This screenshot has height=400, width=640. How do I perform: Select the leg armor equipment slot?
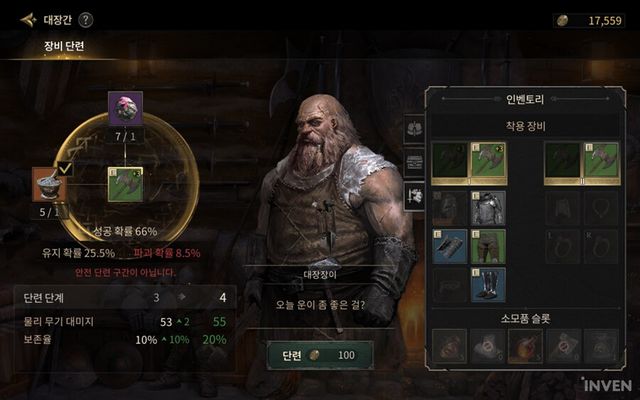(488, 246)
